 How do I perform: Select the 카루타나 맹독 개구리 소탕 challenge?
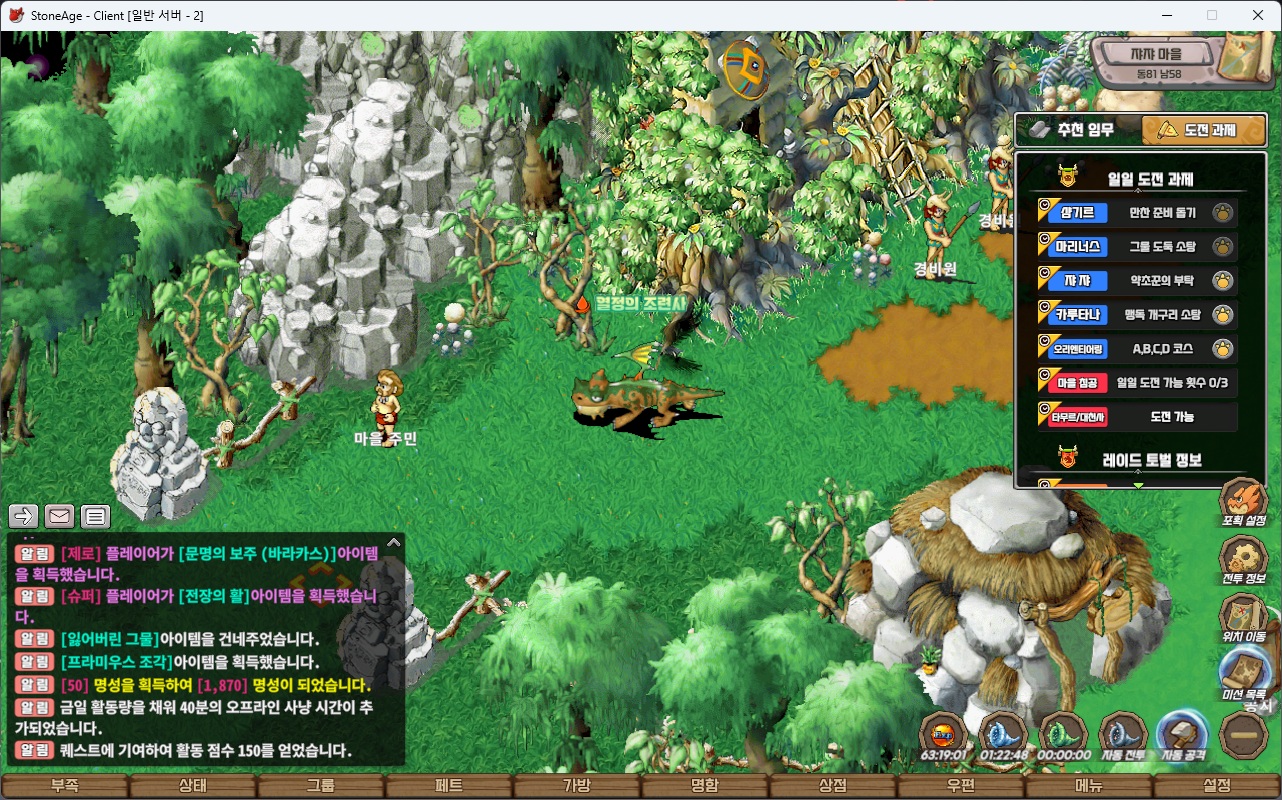coord(1137,314)
